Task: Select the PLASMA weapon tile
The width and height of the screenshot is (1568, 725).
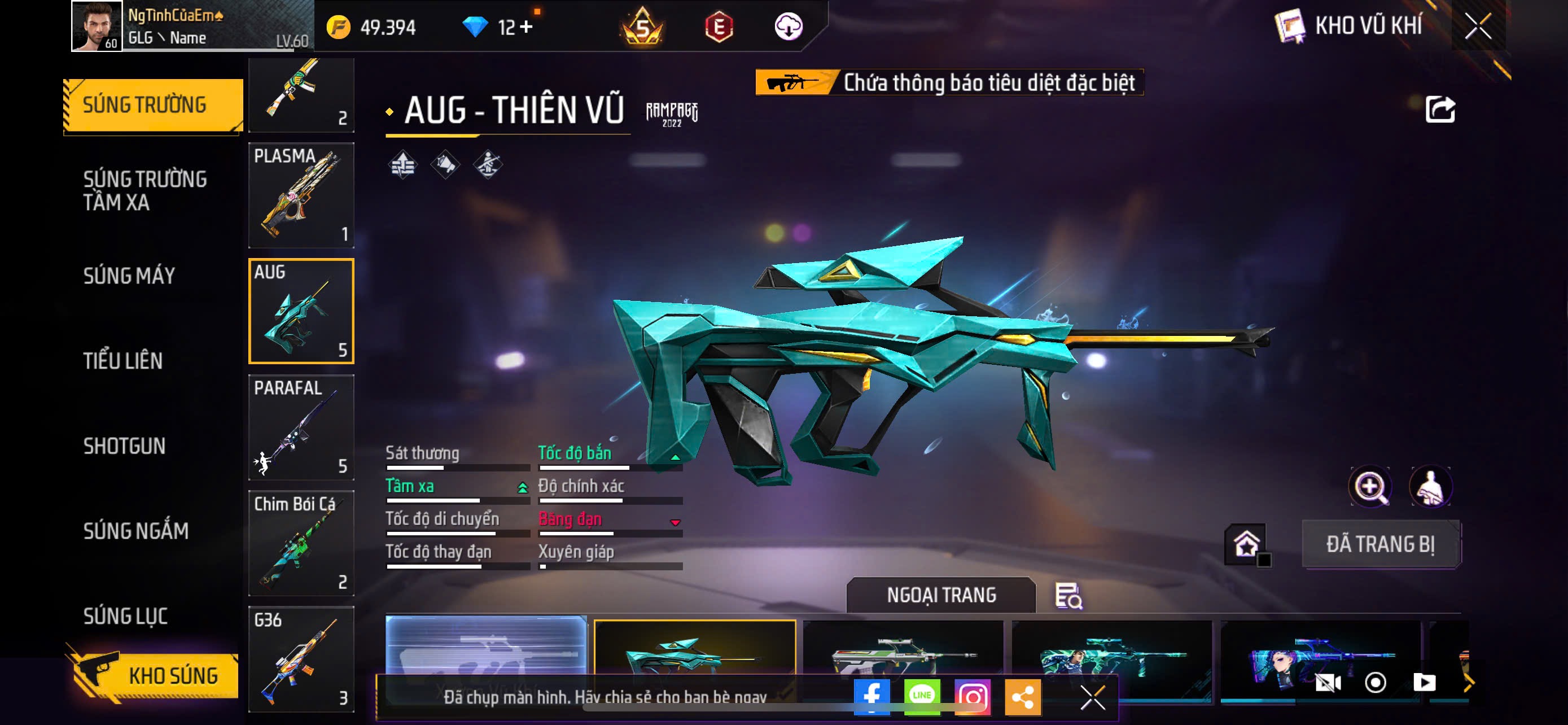Action: tap(301, 195)
